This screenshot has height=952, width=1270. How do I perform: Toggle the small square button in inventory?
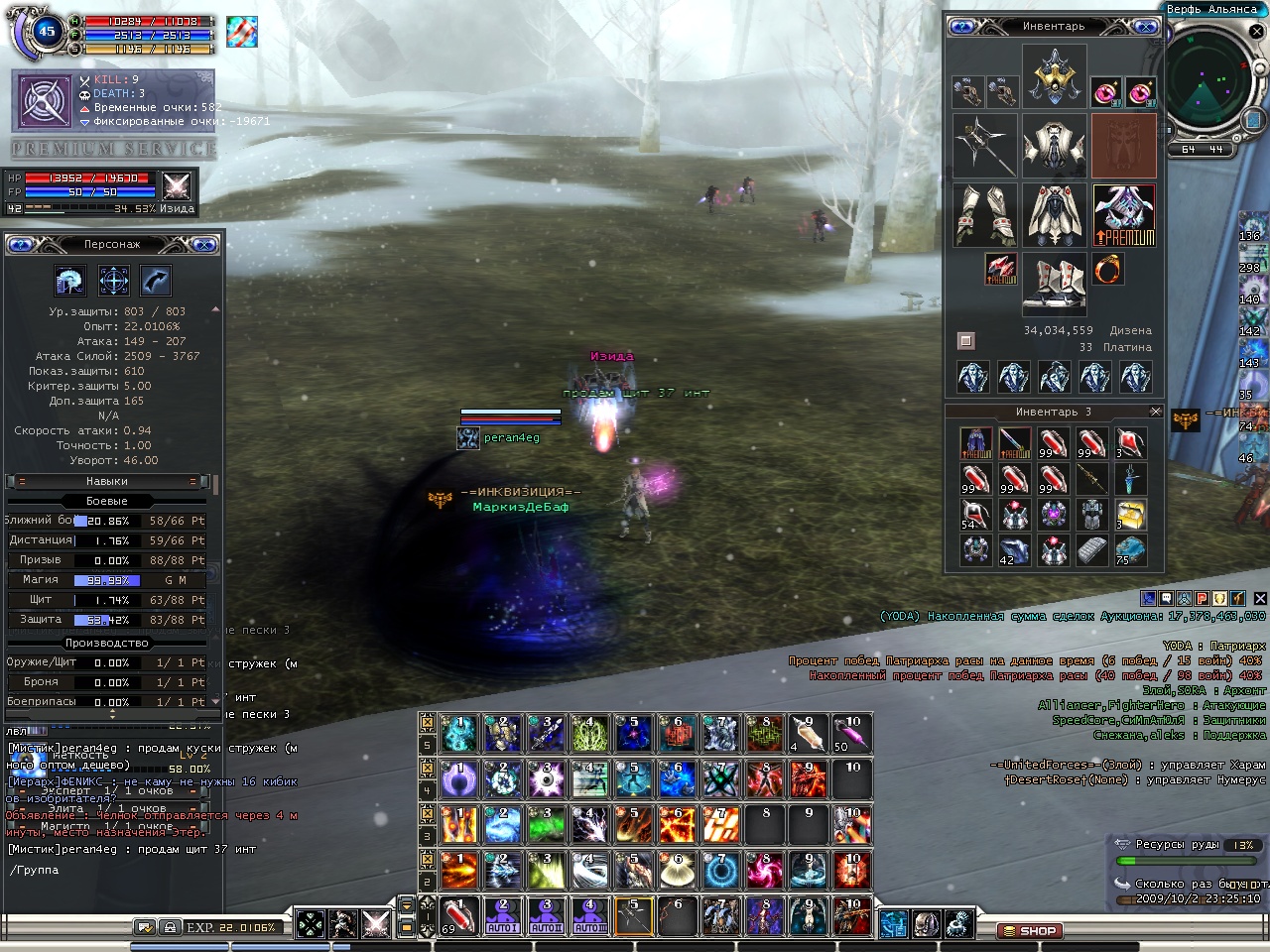pyautogui.click(x=965, y=341)
